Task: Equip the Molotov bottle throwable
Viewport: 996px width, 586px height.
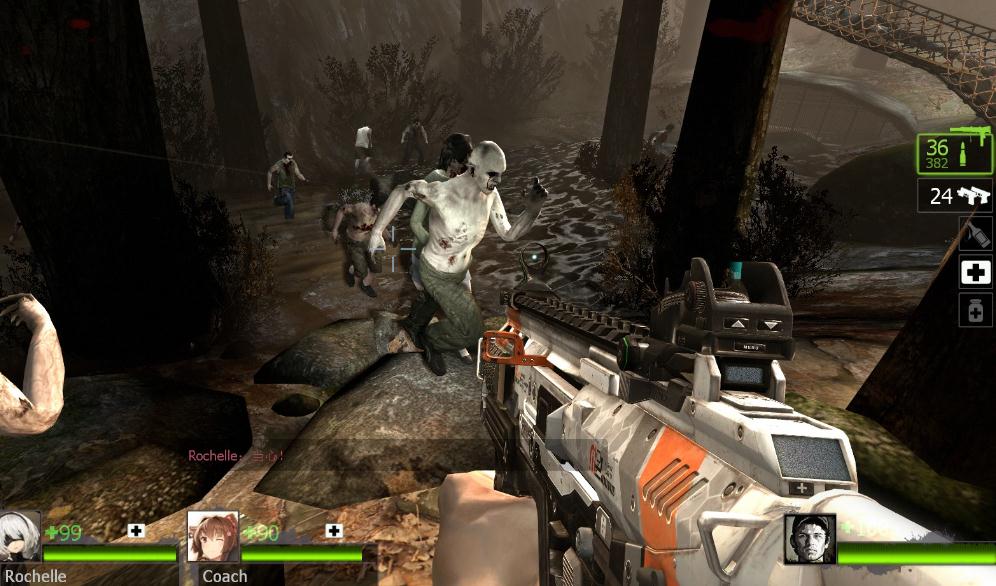Action: click(976, 233)
